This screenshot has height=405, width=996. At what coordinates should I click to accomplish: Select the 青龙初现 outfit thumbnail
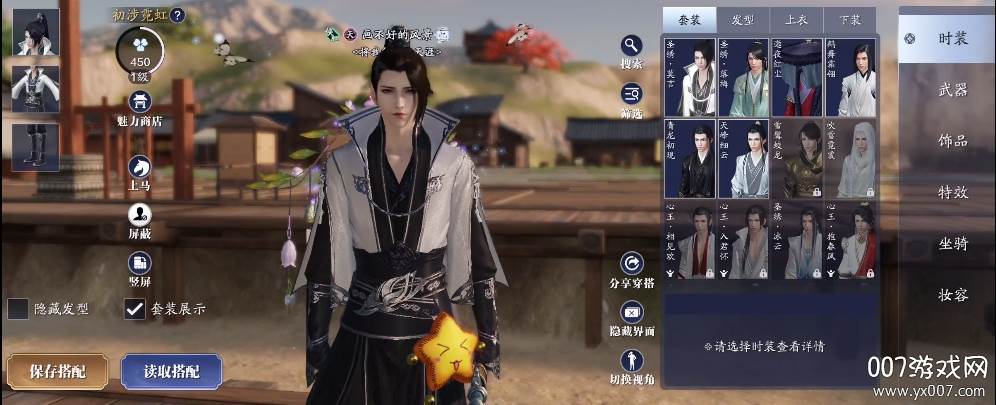point(689,159)
